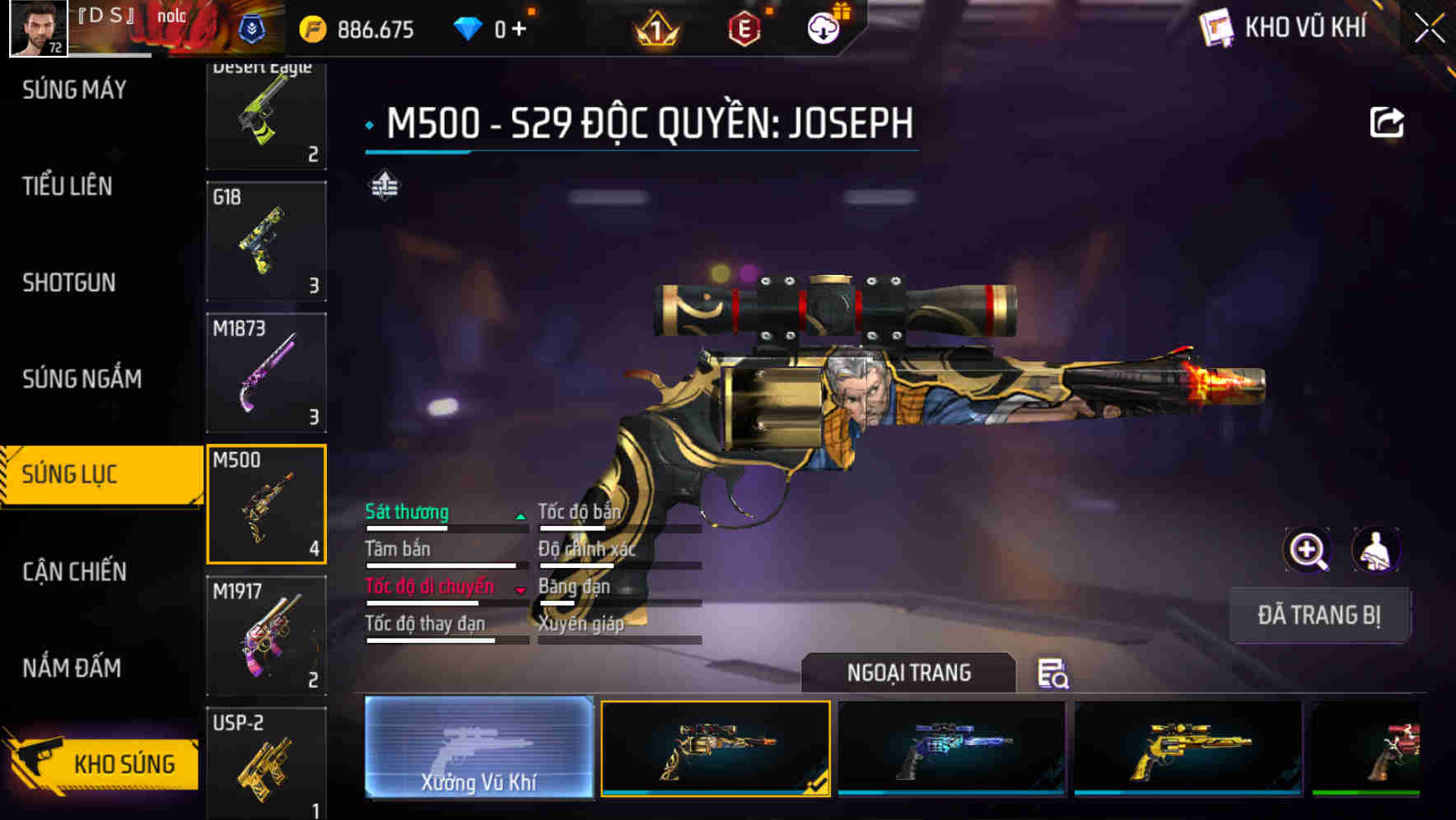
Task: Toggle the ĐÃ TRANG BỊ equipped state
Action: pyautogui.click(x=1319, y=614)
